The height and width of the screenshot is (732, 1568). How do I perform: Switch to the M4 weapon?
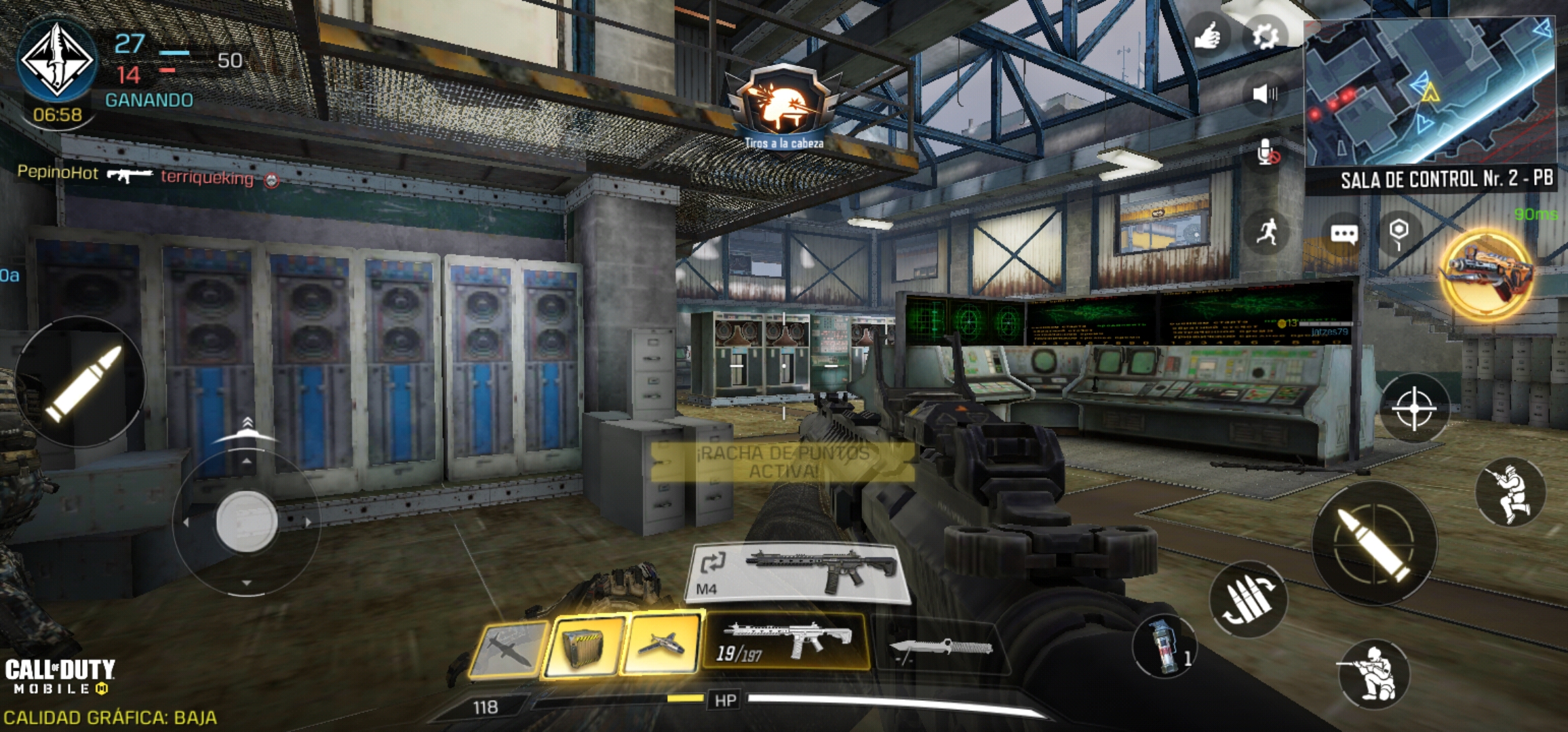pyautogui.click(x=800, y=573)
